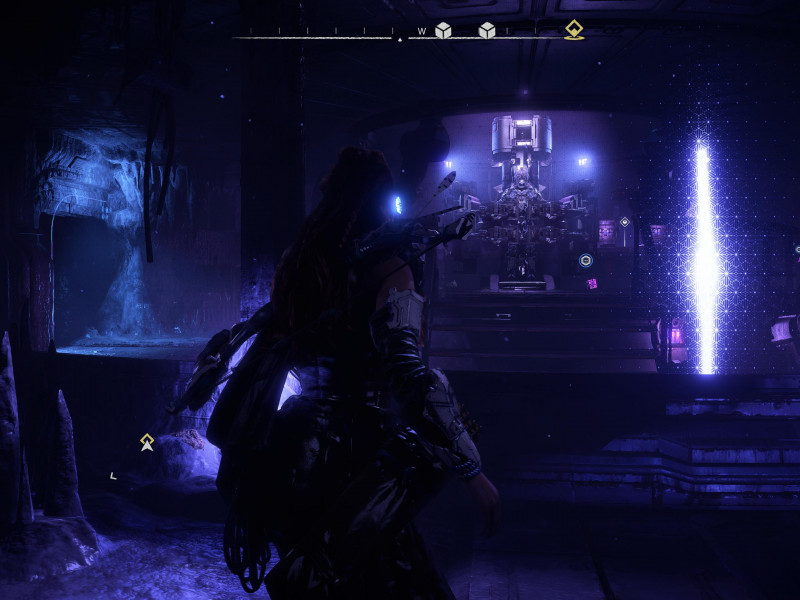Click the white diamond eye marker
This screenshot has height=600, width=800.
[625, 221]
